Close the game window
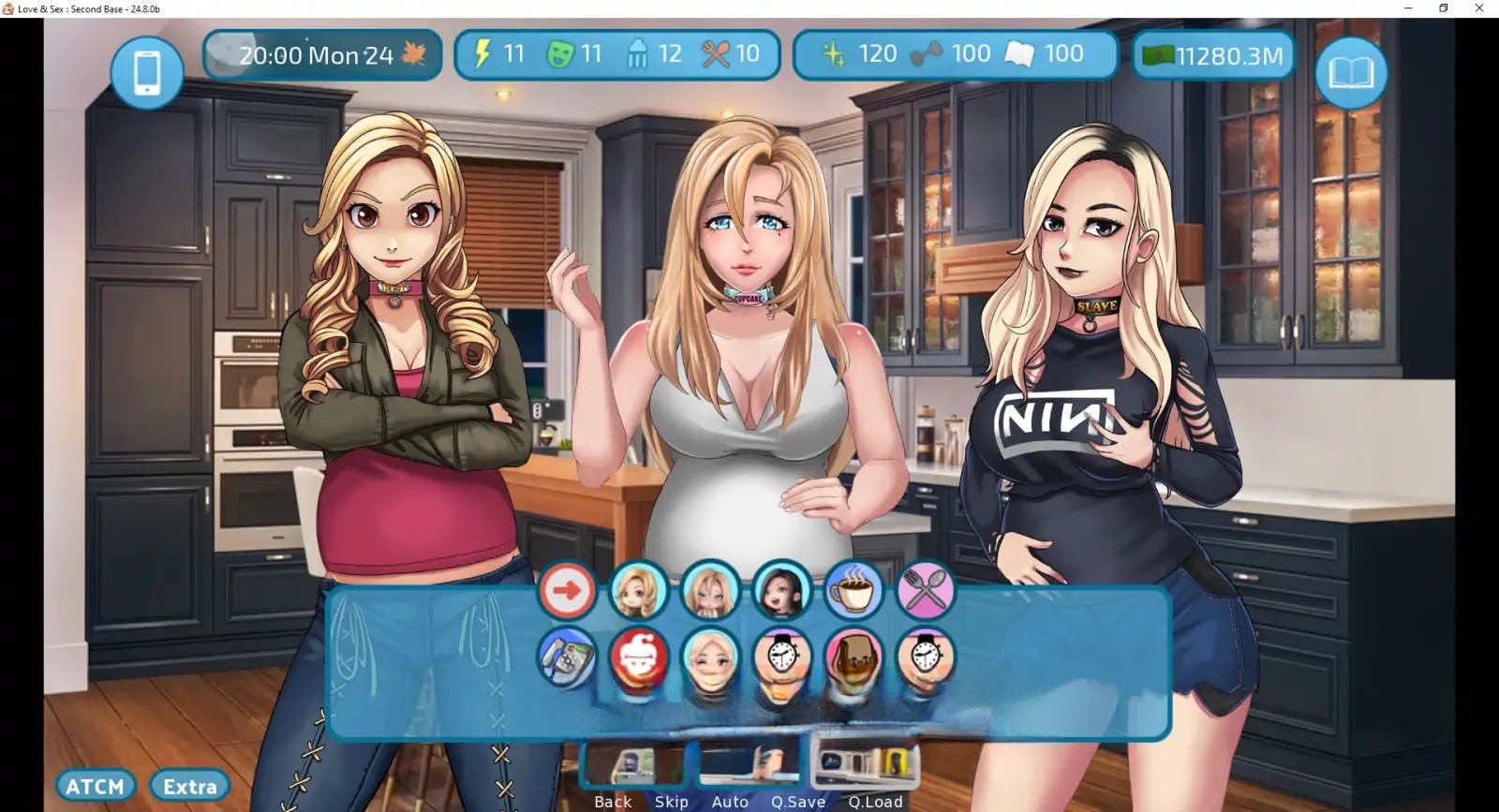The height and width of the screenshot is (812, 1499). coord(1479,8)
